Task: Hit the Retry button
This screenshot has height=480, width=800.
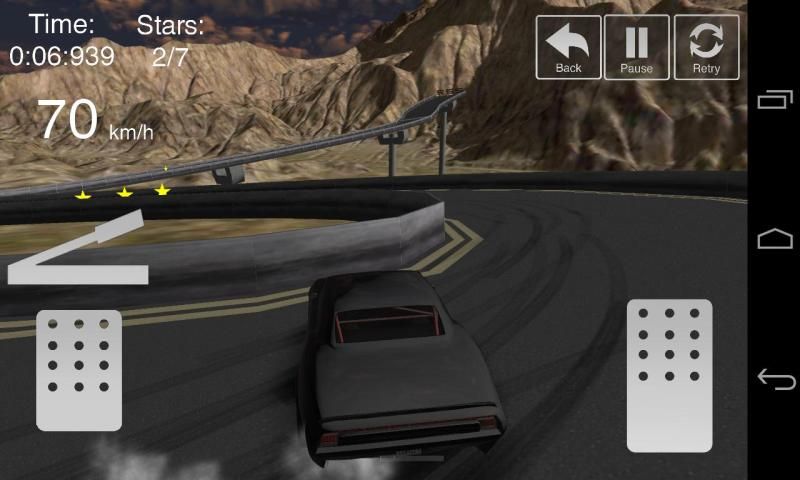Action: tap(706, 47)
